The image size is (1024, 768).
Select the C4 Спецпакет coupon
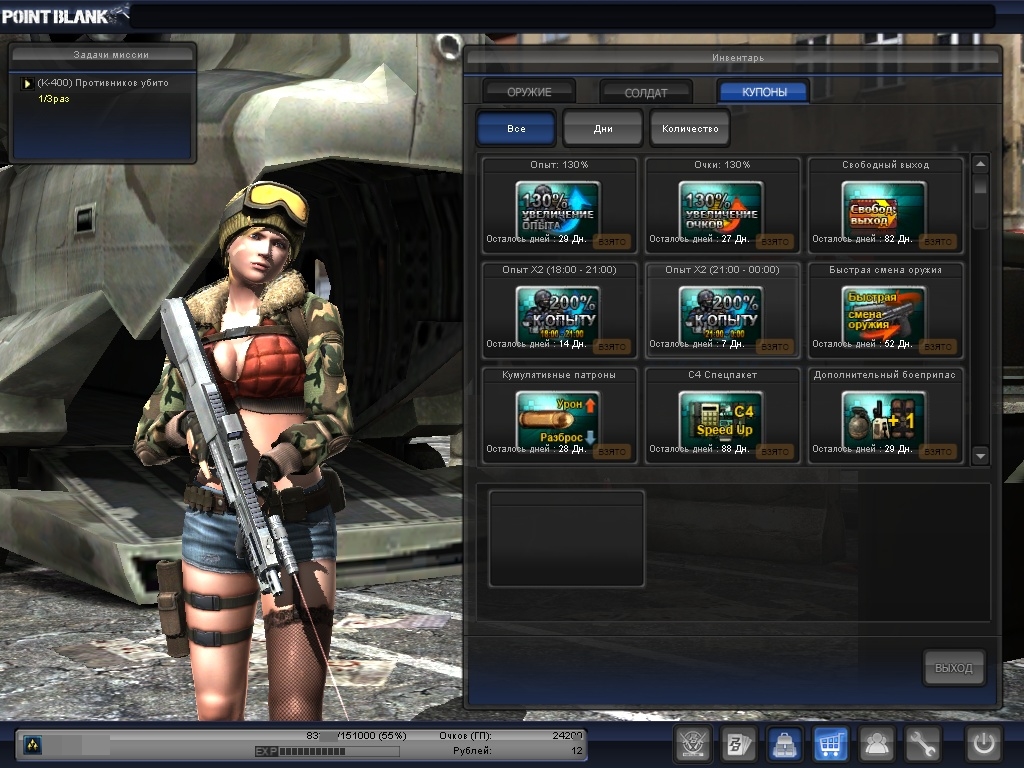coord(721,417)
